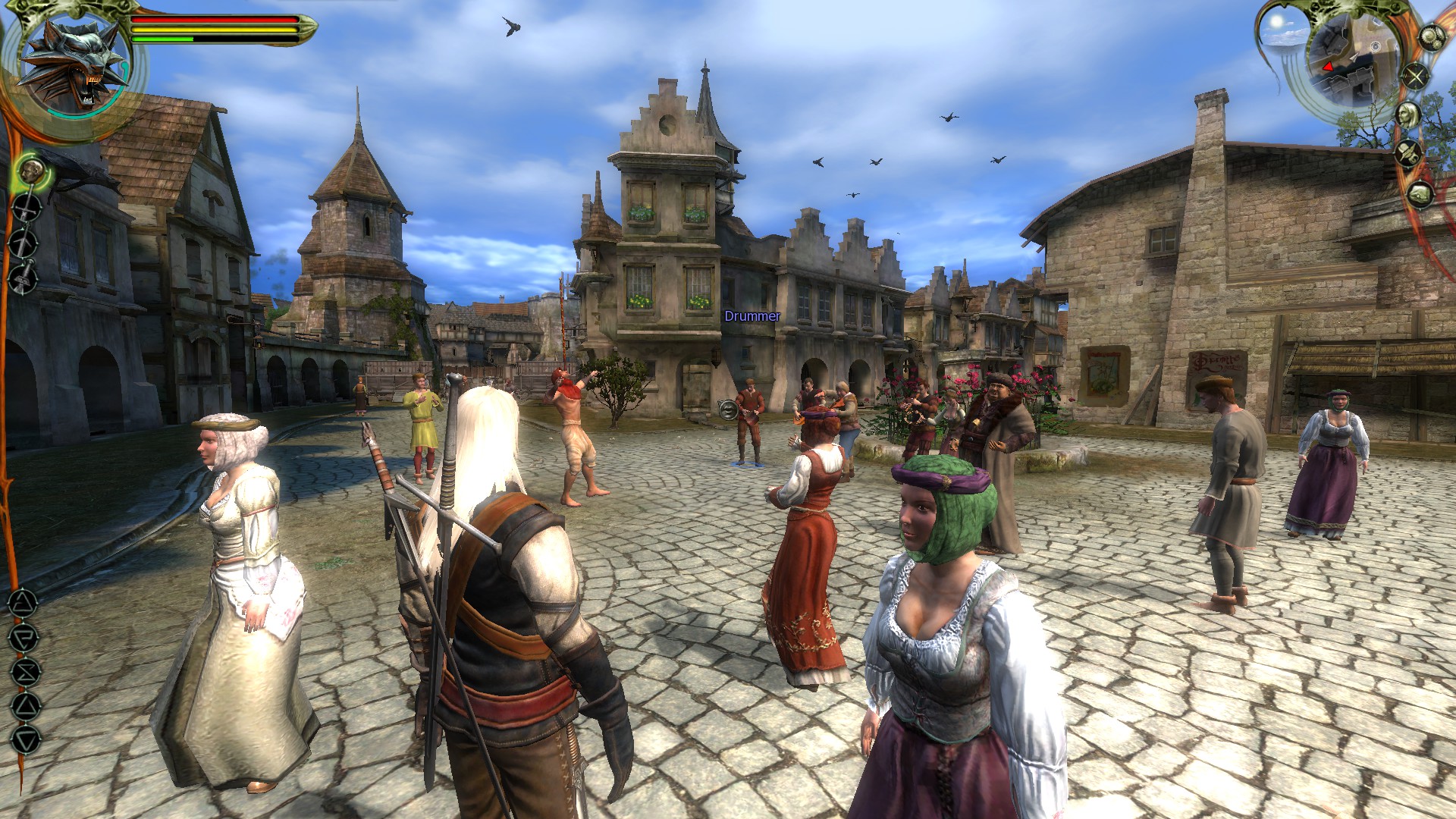
Task: Open the inventory via the fist-shaped icon
Action: coord(1420,195)
